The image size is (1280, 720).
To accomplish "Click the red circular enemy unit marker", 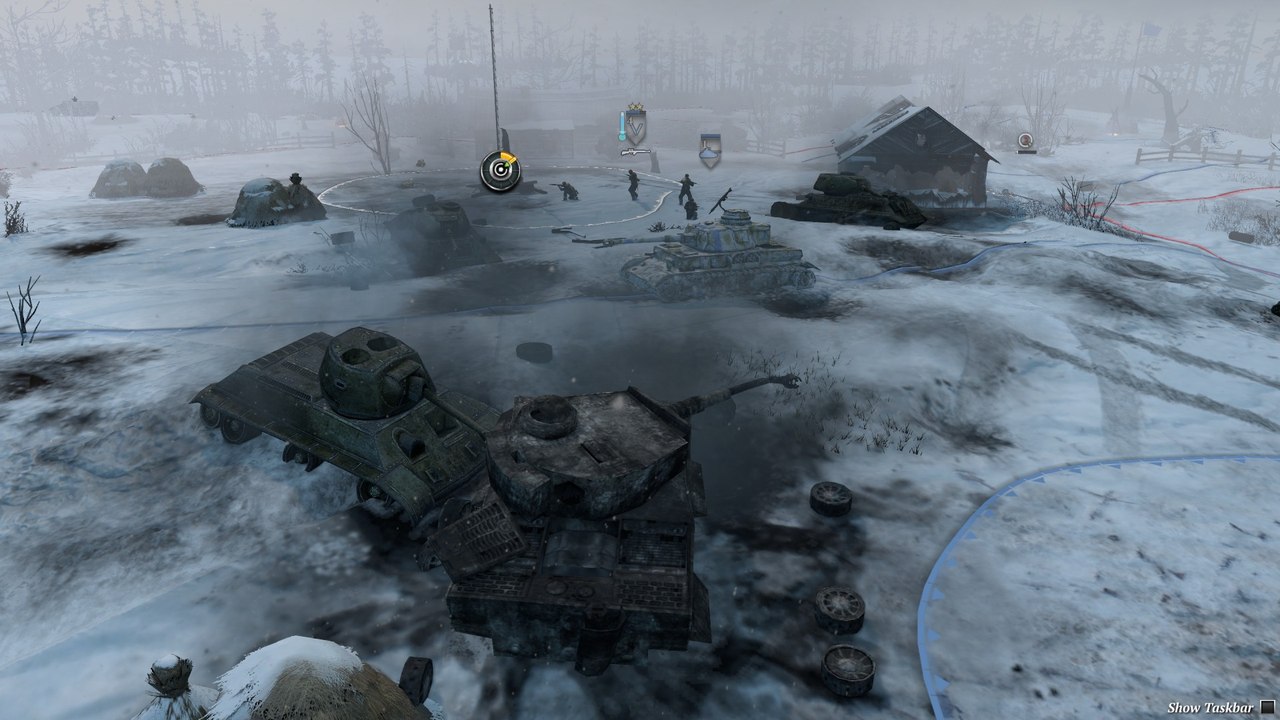I will 1025,141.
